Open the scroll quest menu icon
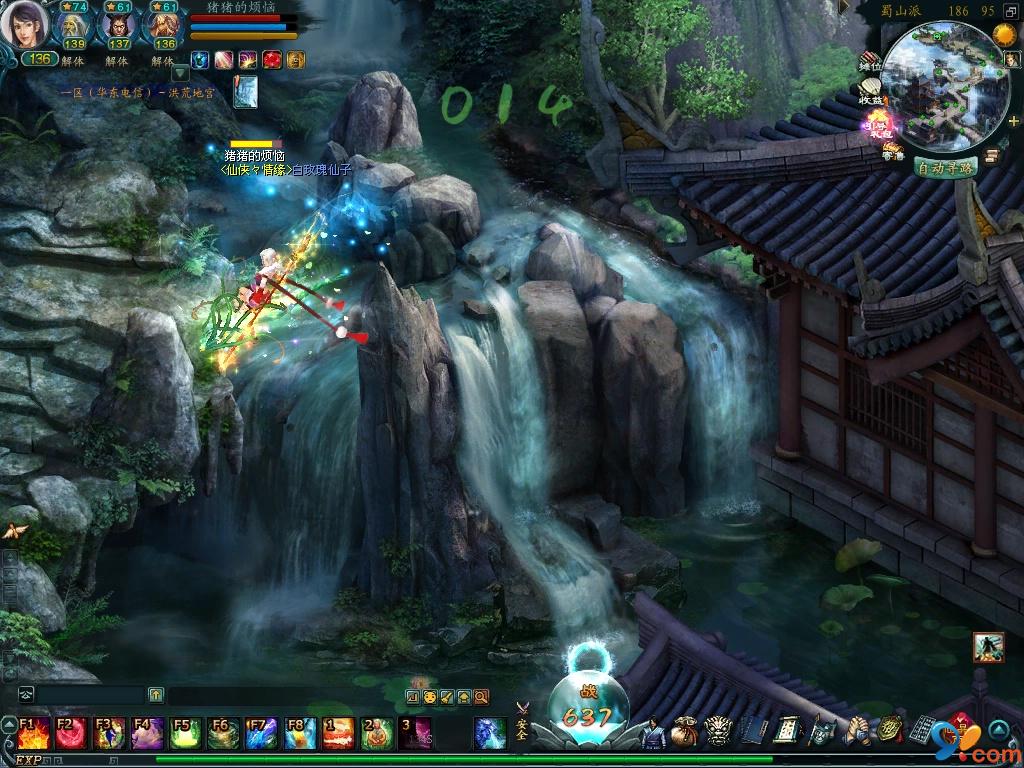Screen dimensions: 1024x768 (786, 732)
